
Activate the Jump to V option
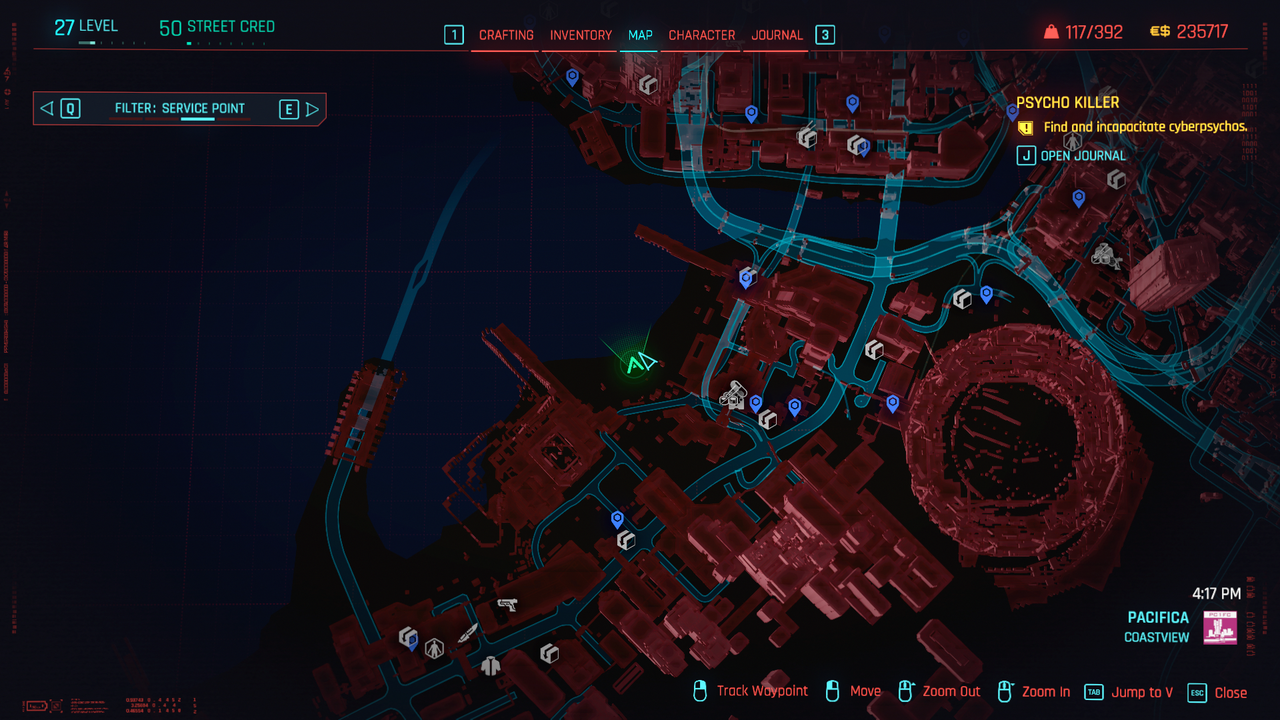coord(1142,692)
